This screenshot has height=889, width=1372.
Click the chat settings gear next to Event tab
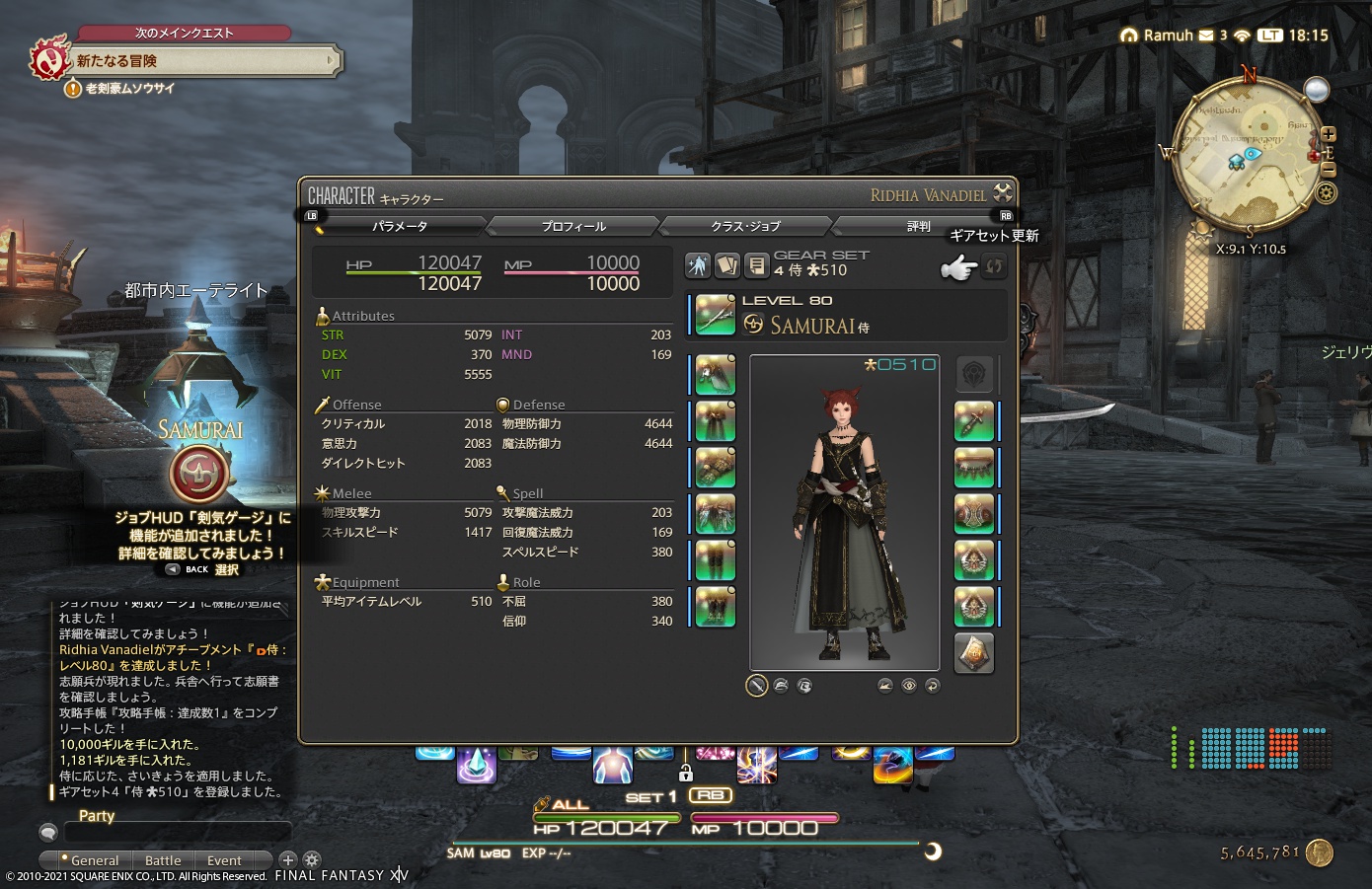click(310, 859)
